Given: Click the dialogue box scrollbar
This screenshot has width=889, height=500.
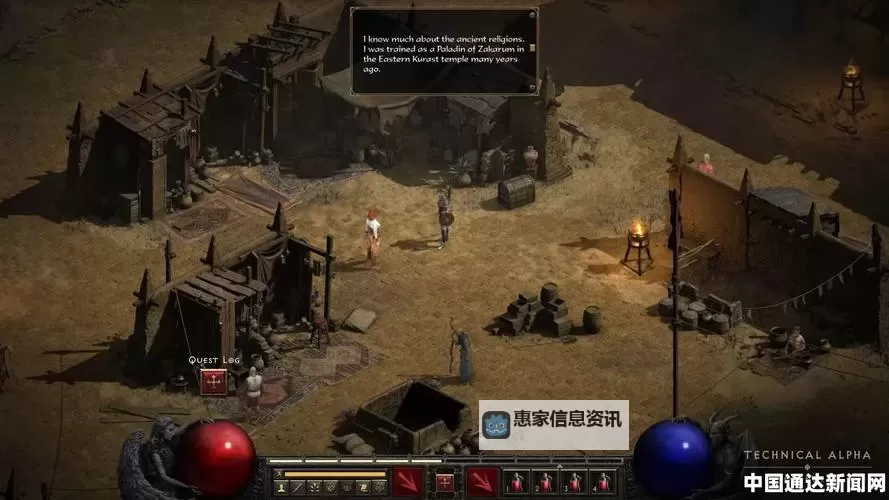Looking at the screenshot, I should pos(533,48).
